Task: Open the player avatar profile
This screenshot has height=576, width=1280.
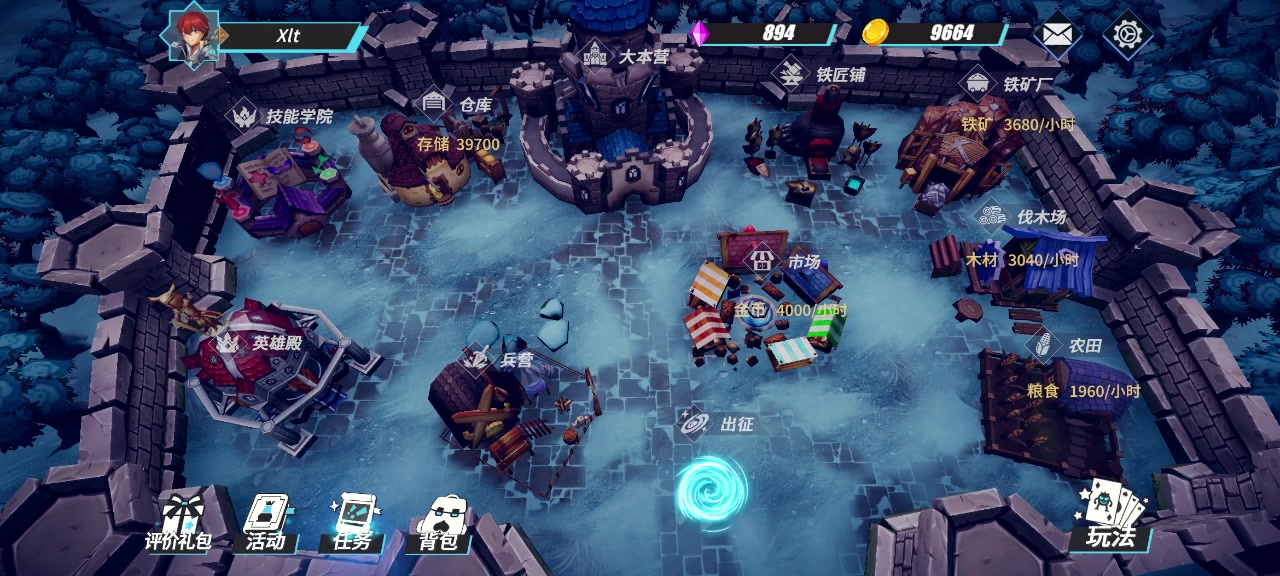Action: tap(194, 36)
